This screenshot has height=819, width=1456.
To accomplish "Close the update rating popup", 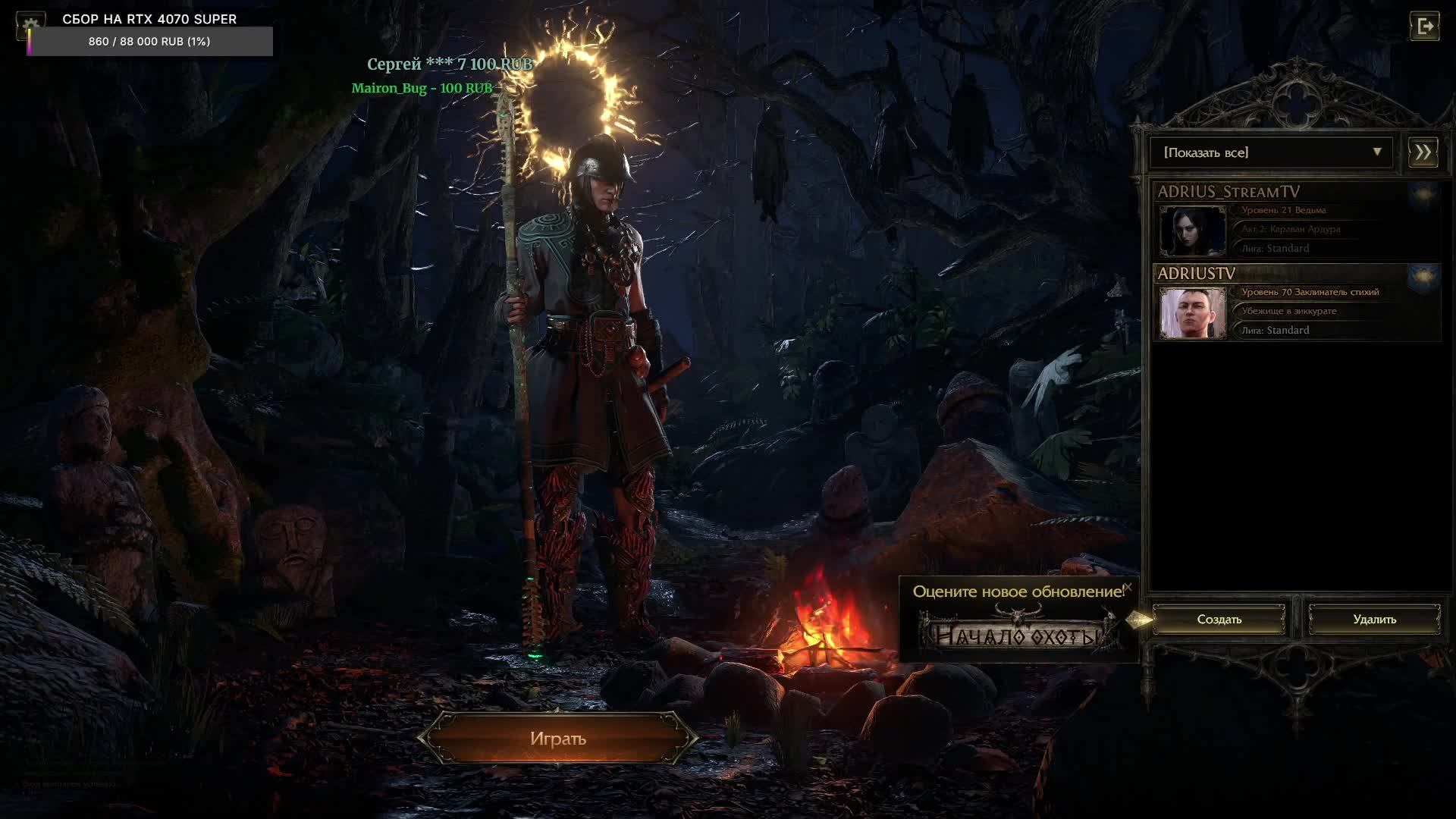I will (1127, 587).
